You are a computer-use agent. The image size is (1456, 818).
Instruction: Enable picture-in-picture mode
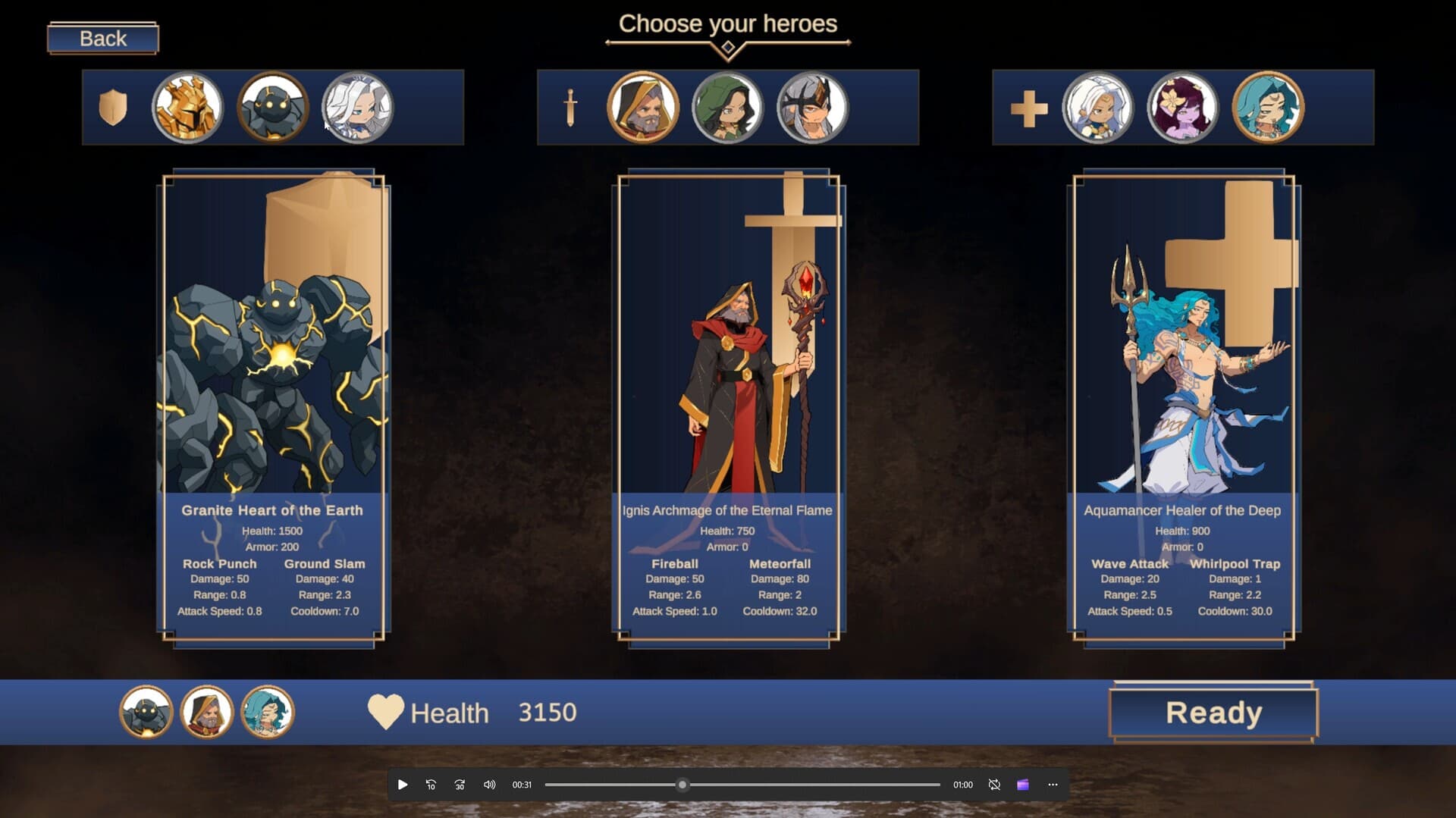tap(1023, 785)
